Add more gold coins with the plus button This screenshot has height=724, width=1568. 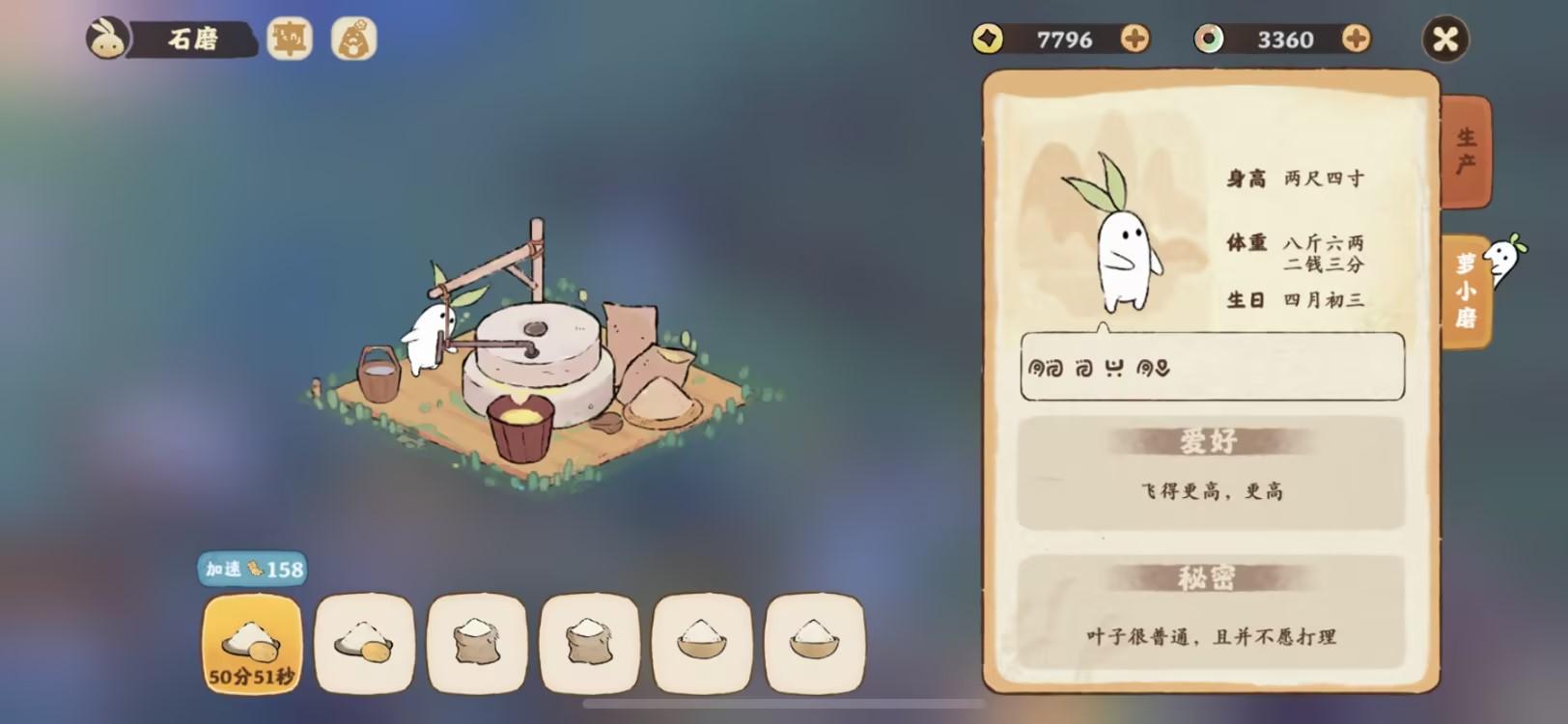[1134, 39]
